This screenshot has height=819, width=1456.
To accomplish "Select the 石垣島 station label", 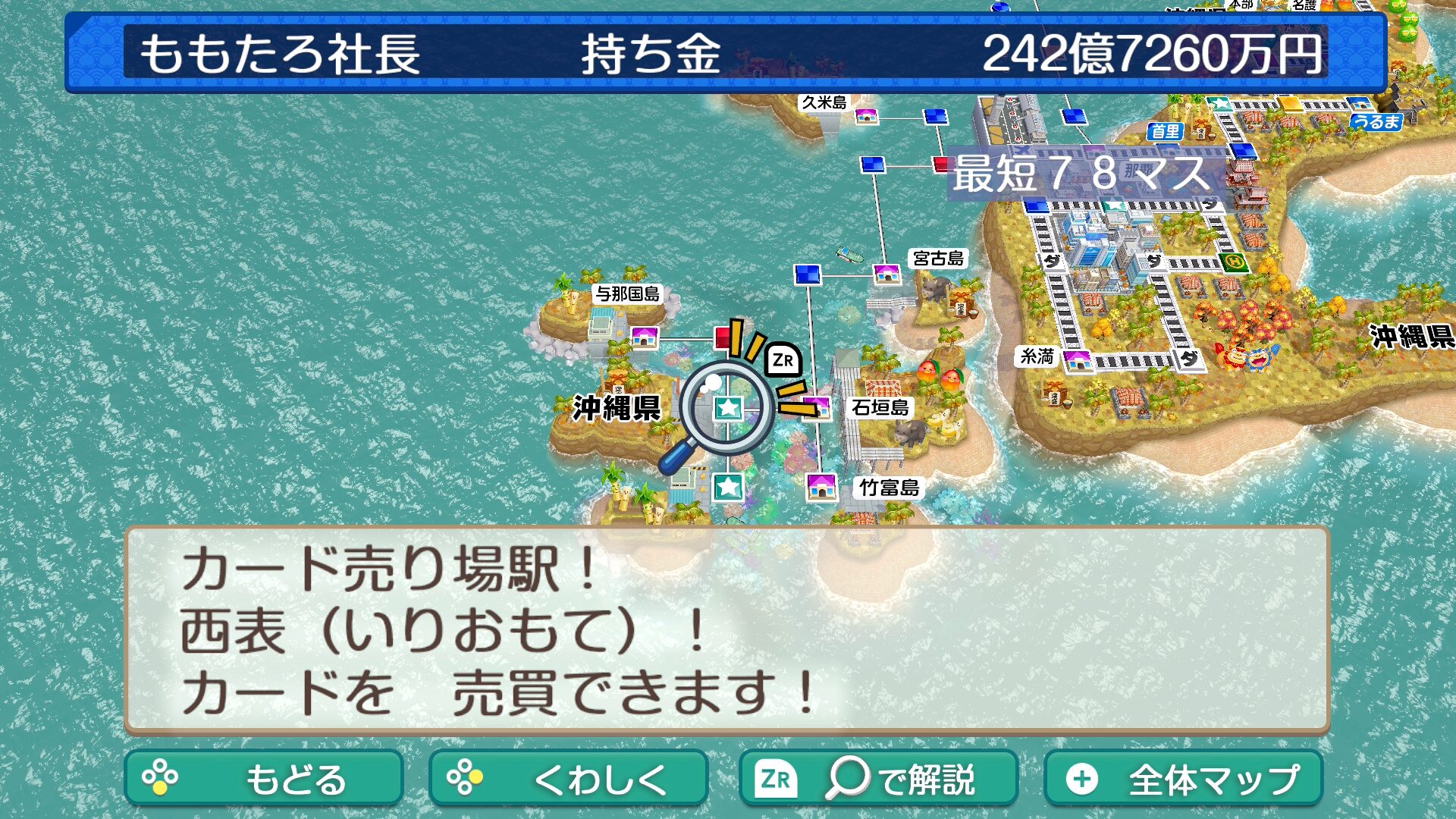I will click(x=880, y=408).
